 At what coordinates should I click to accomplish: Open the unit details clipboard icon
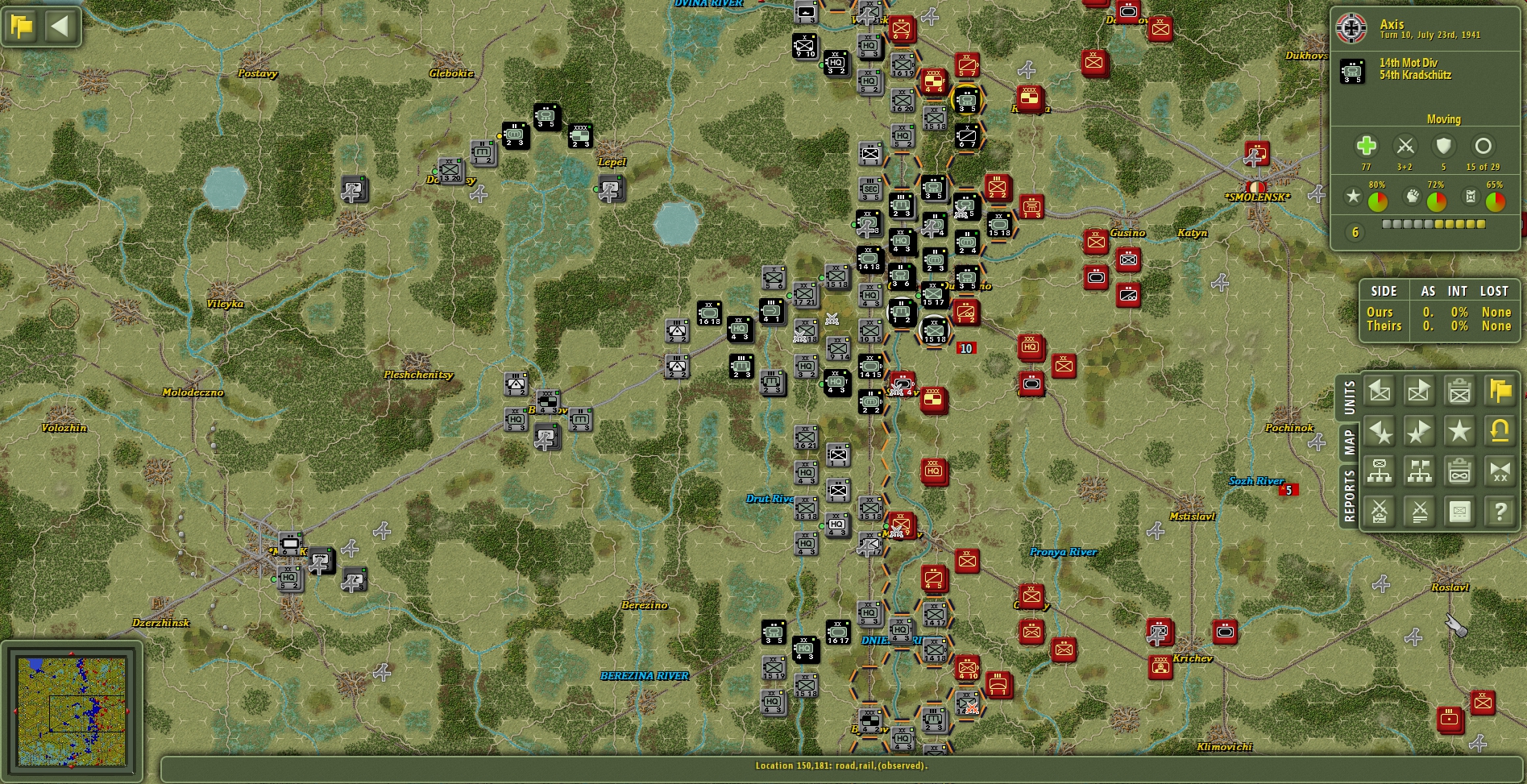(1461, 391)
